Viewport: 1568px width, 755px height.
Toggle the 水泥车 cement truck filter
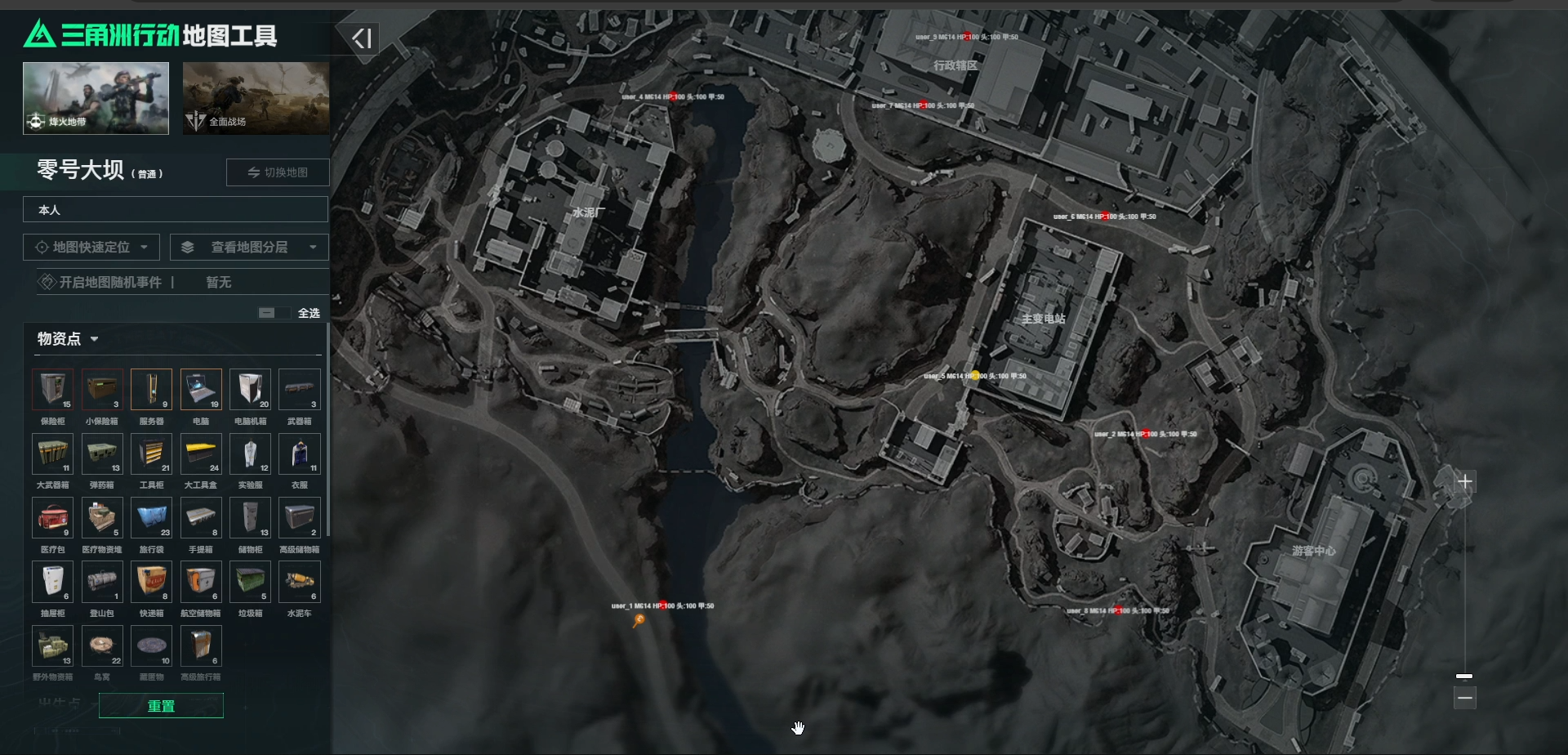click(x=300, y=582)
